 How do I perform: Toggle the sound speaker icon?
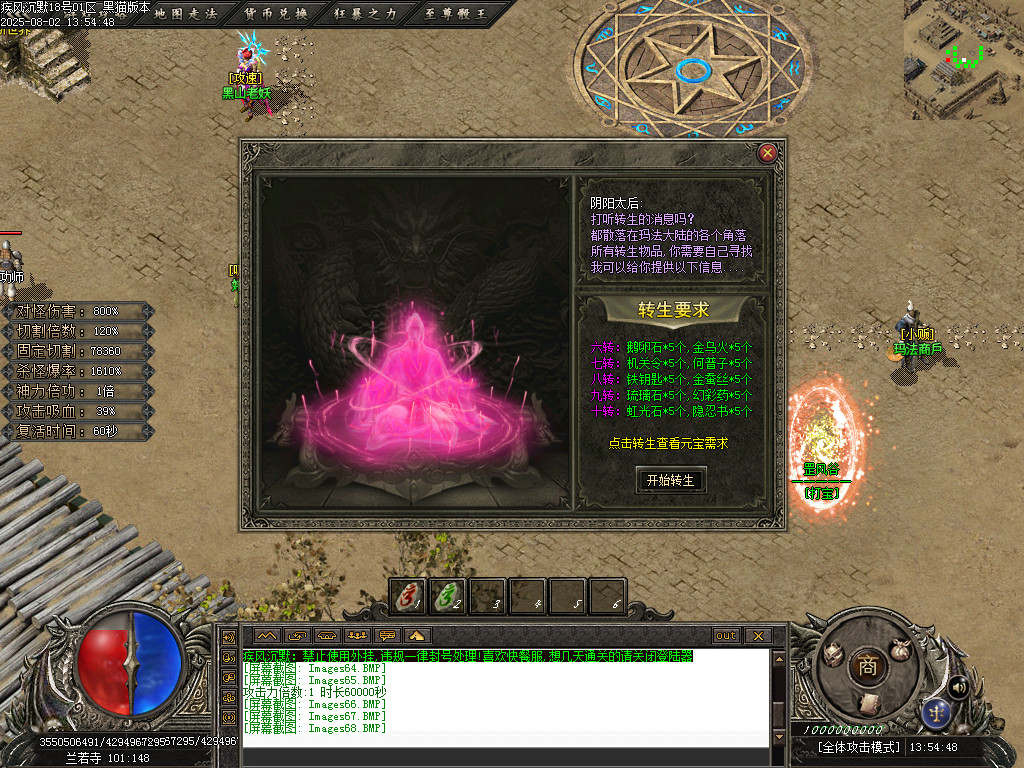[957, 687]
